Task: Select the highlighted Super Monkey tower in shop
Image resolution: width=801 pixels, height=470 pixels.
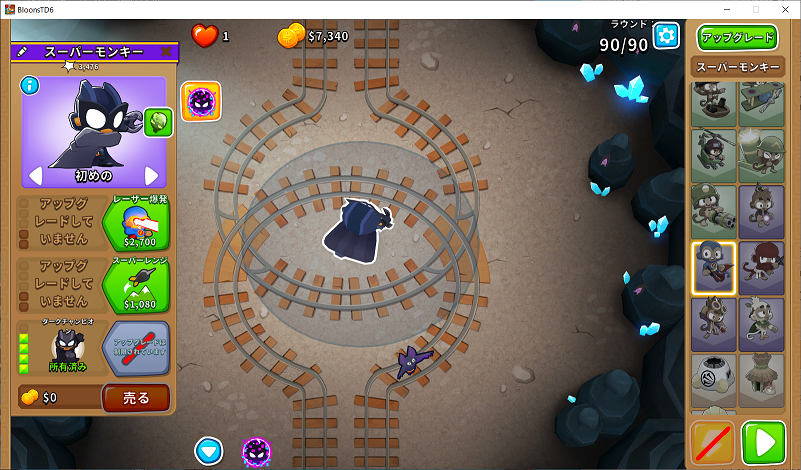Action: (x=713, y=267)
